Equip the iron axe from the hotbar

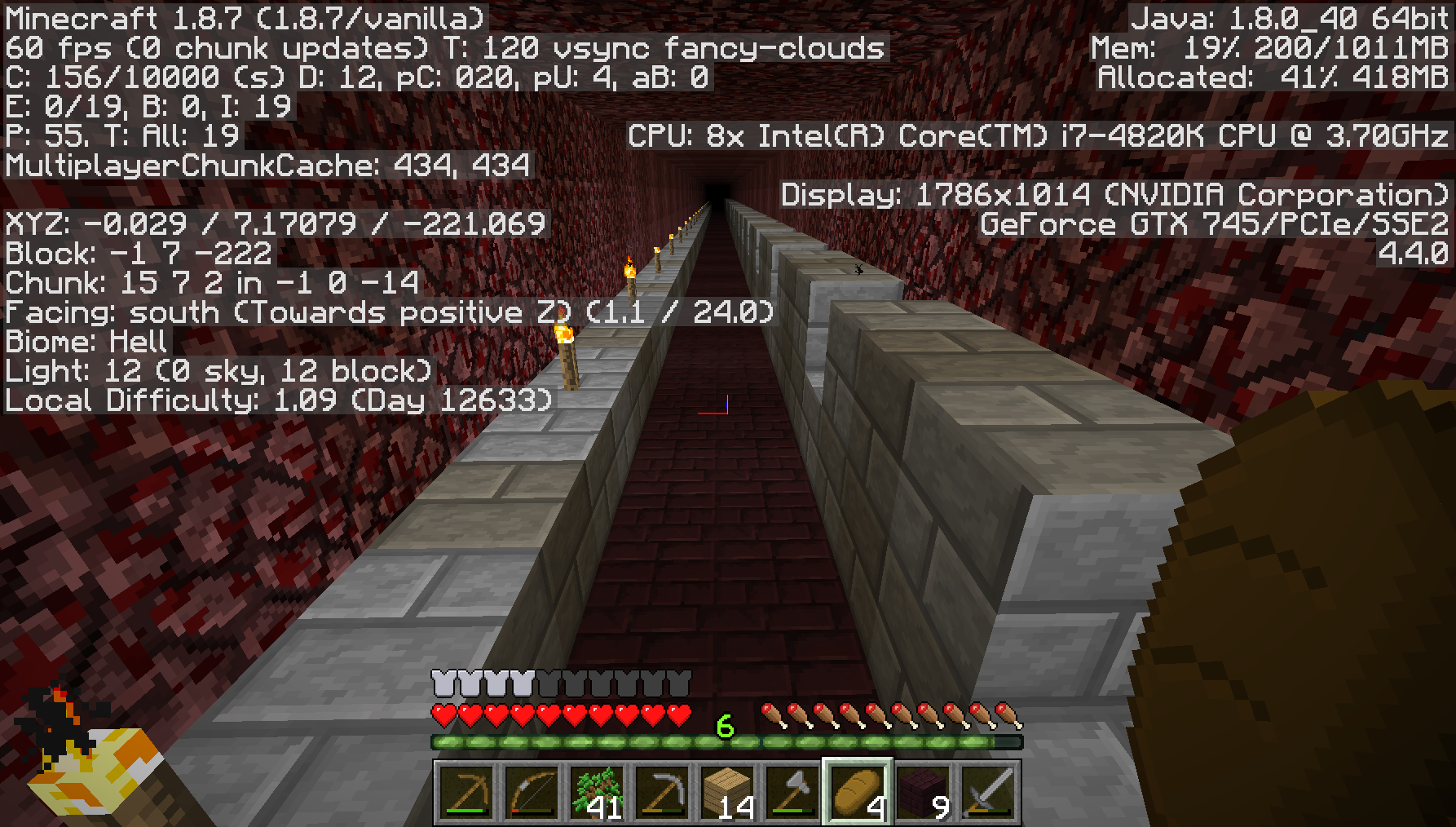pos(792,792)
